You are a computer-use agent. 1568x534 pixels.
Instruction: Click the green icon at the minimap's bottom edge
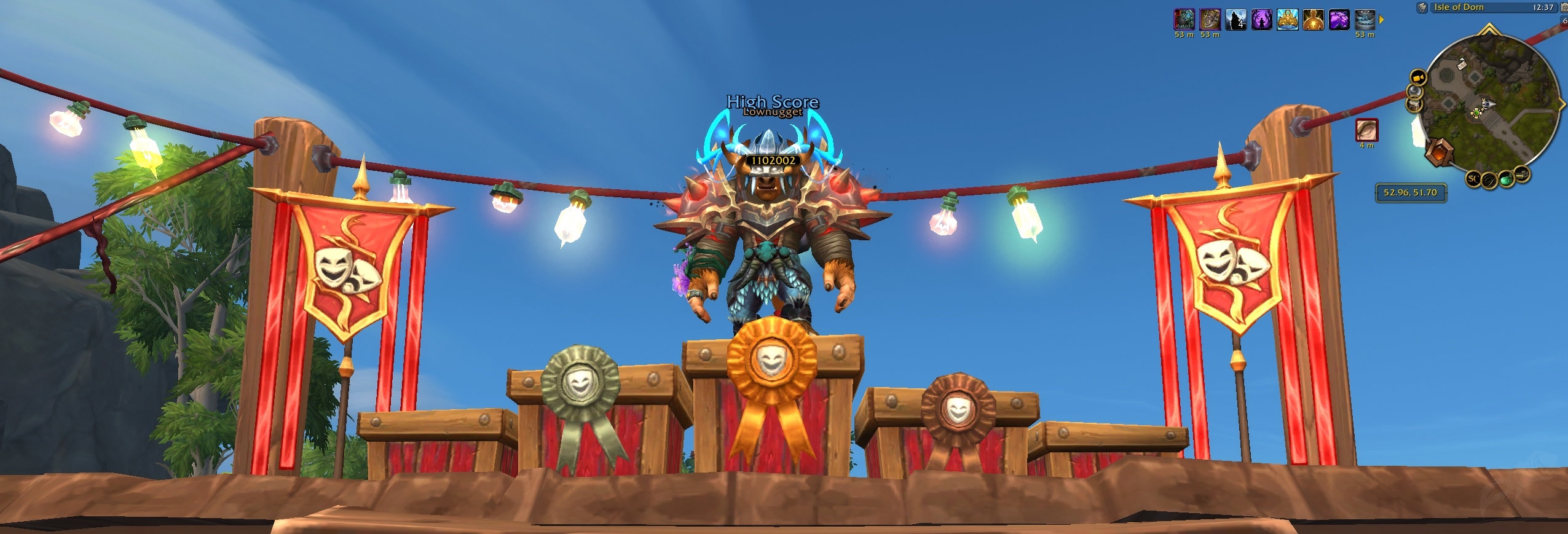point(1507,178)
